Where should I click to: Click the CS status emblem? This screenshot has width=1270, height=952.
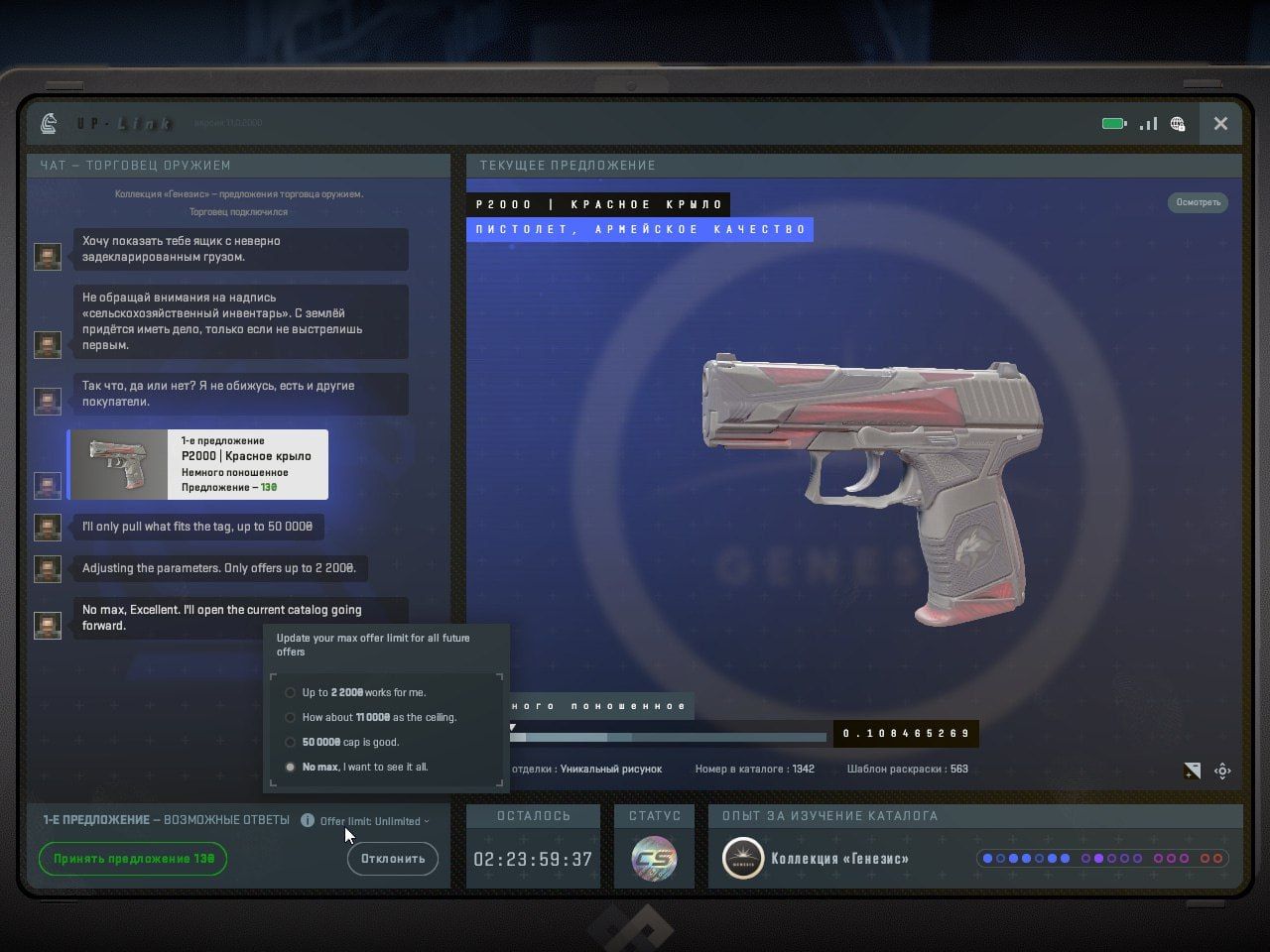pyautogui.click(x=654, y=859)
